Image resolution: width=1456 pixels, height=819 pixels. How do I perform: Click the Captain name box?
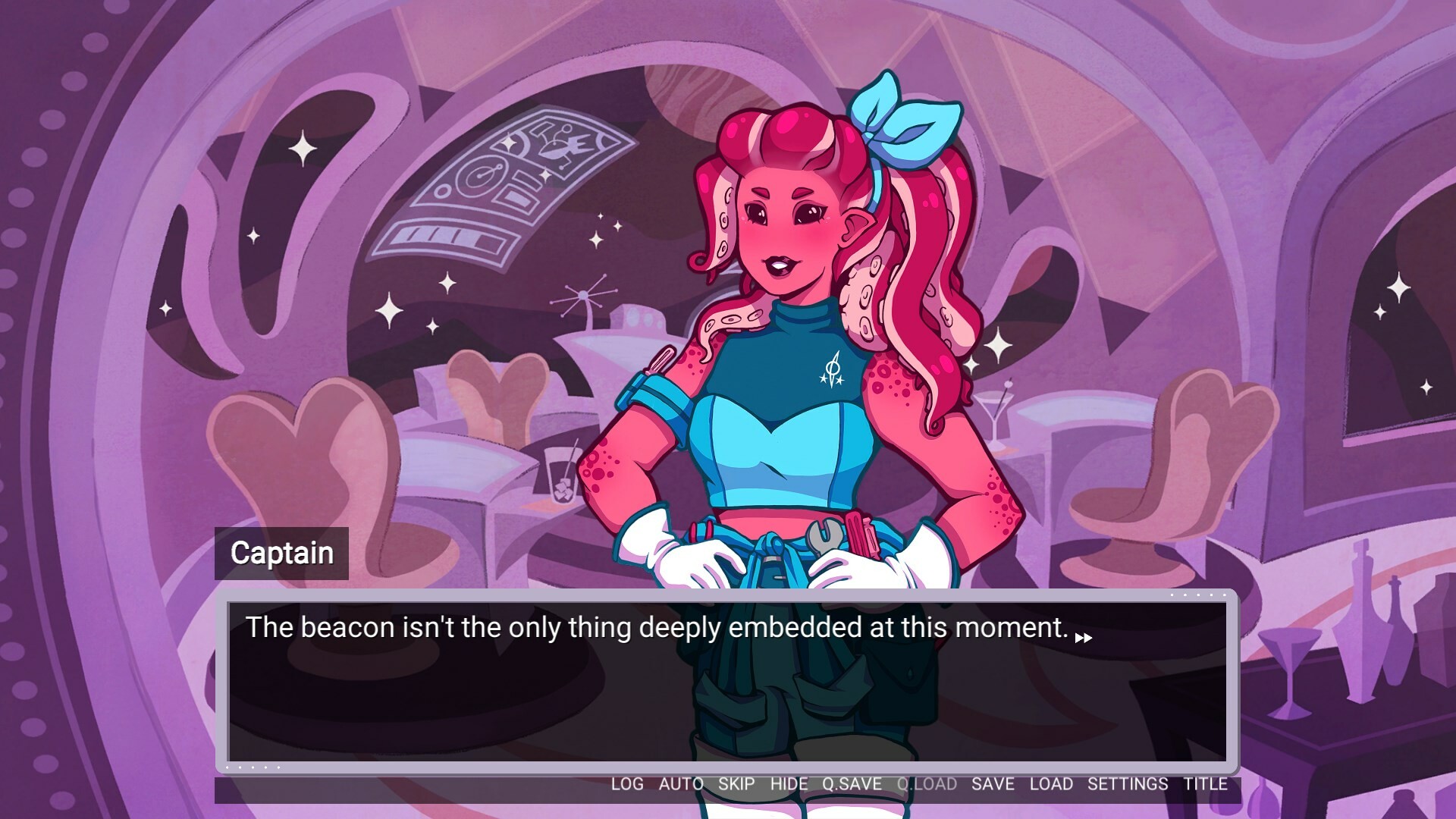283,552
